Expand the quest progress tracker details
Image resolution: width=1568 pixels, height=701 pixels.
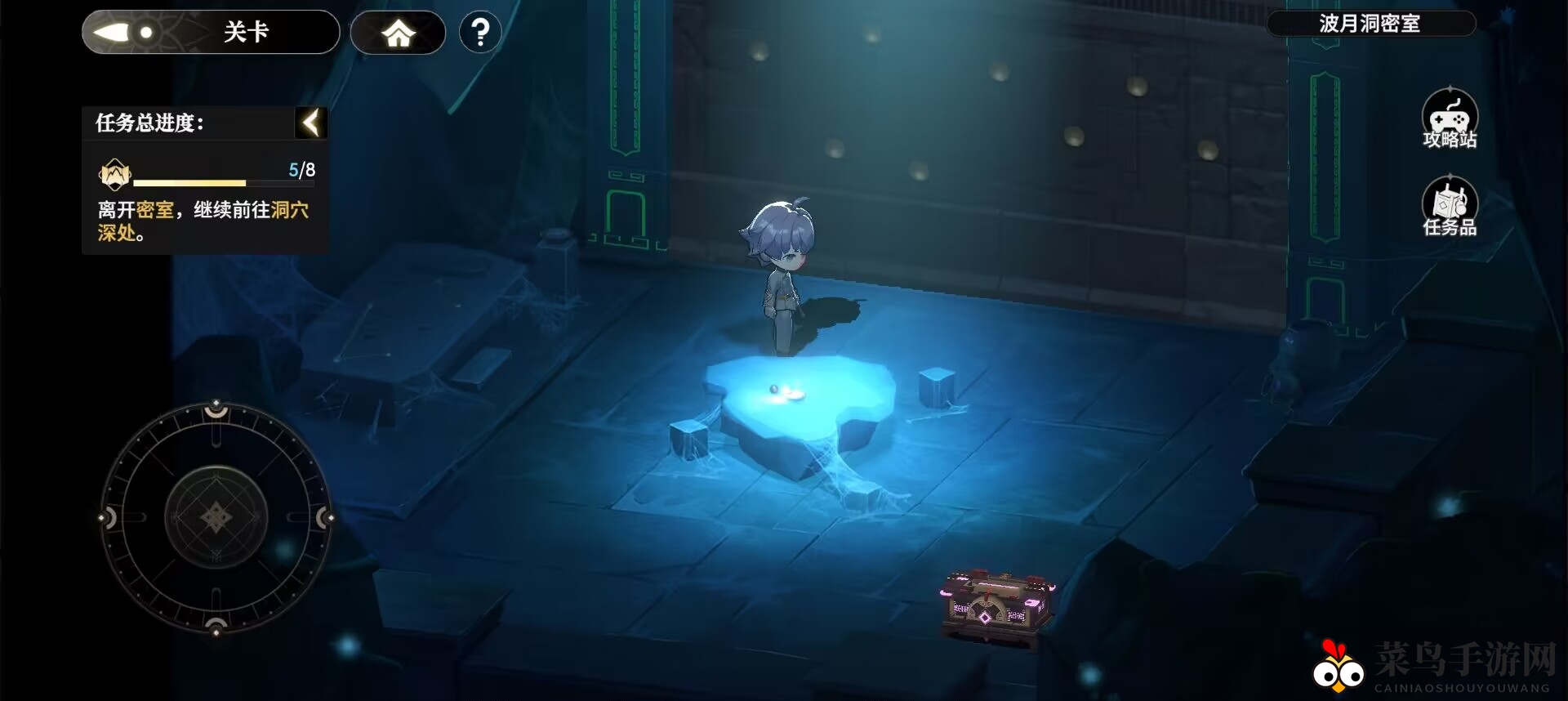pyautogui.click(x=311, y=122)
